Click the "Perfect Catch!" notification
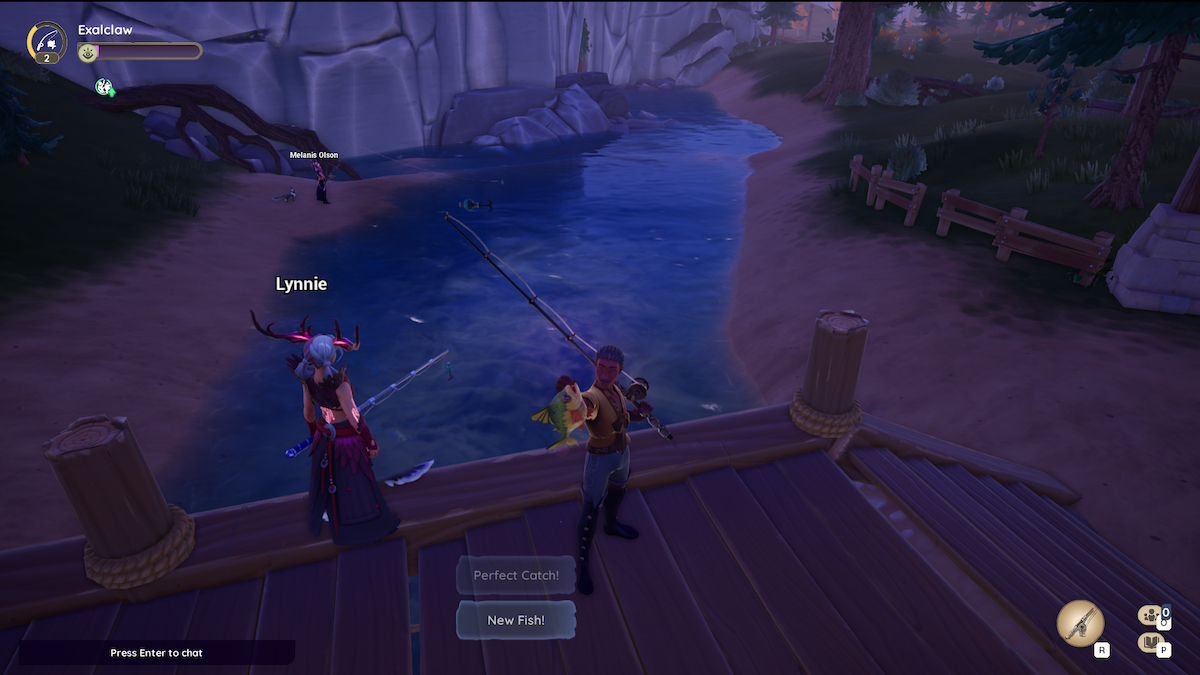This screenshot has height=675, width=1200. [x=516, y=575]
